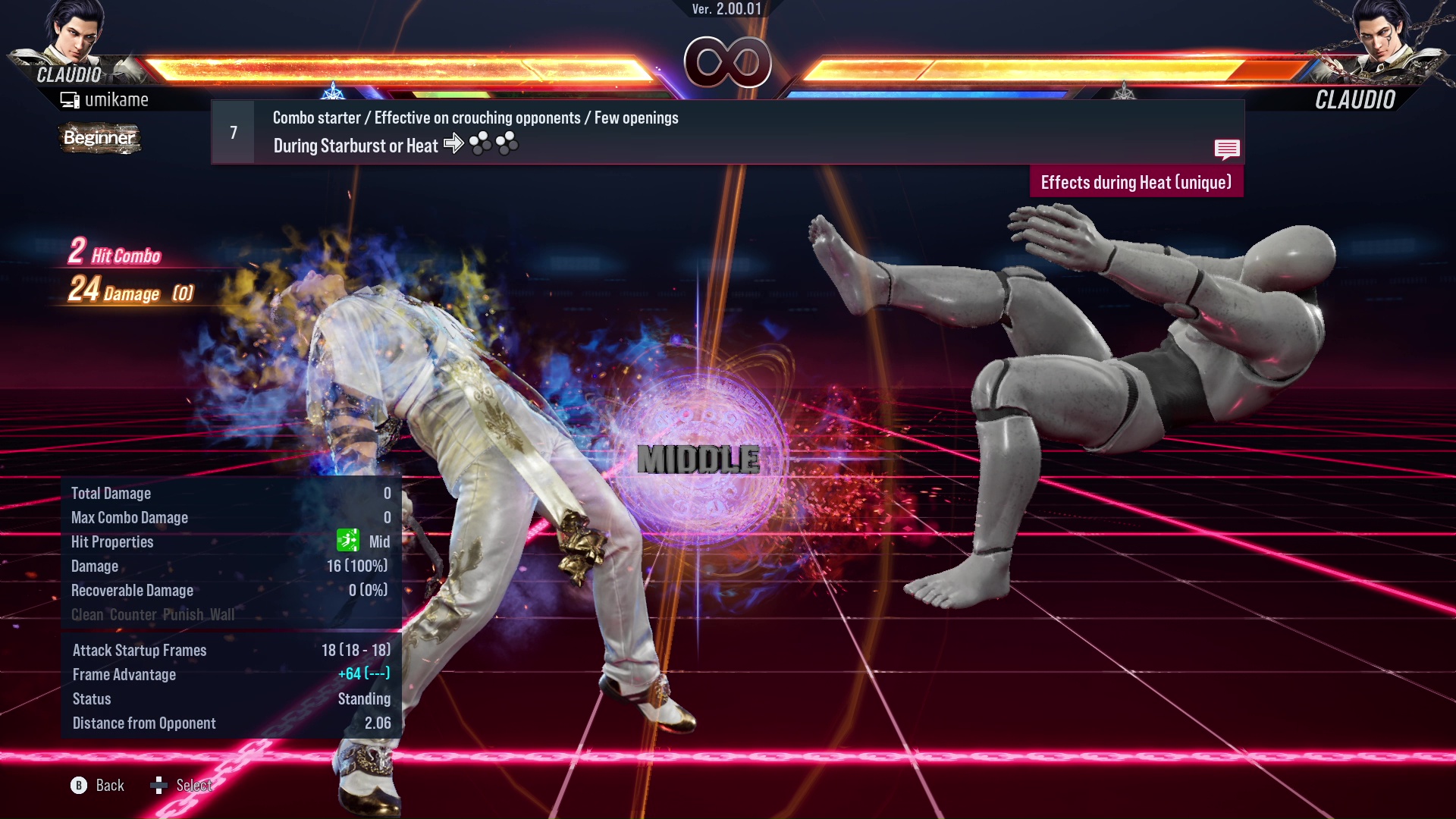Click the MIDDLE hit indicator in the arena
The width and height of the screenshot is (1456, 819).
tap(698, 457)
